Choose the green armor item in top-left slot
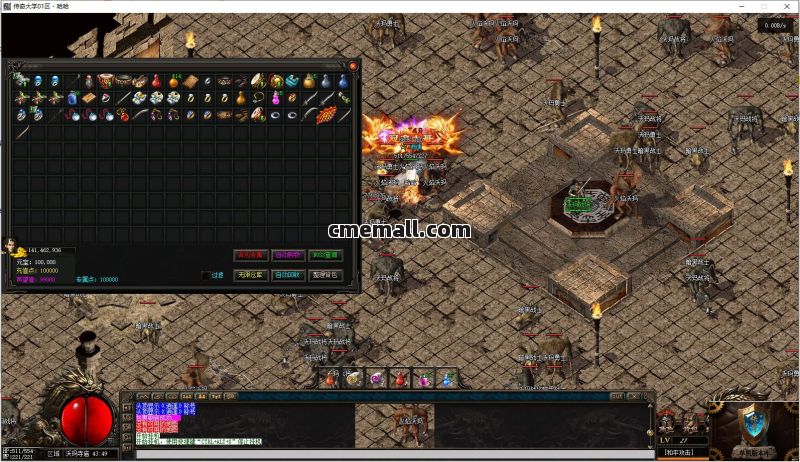 coord(21,81)
